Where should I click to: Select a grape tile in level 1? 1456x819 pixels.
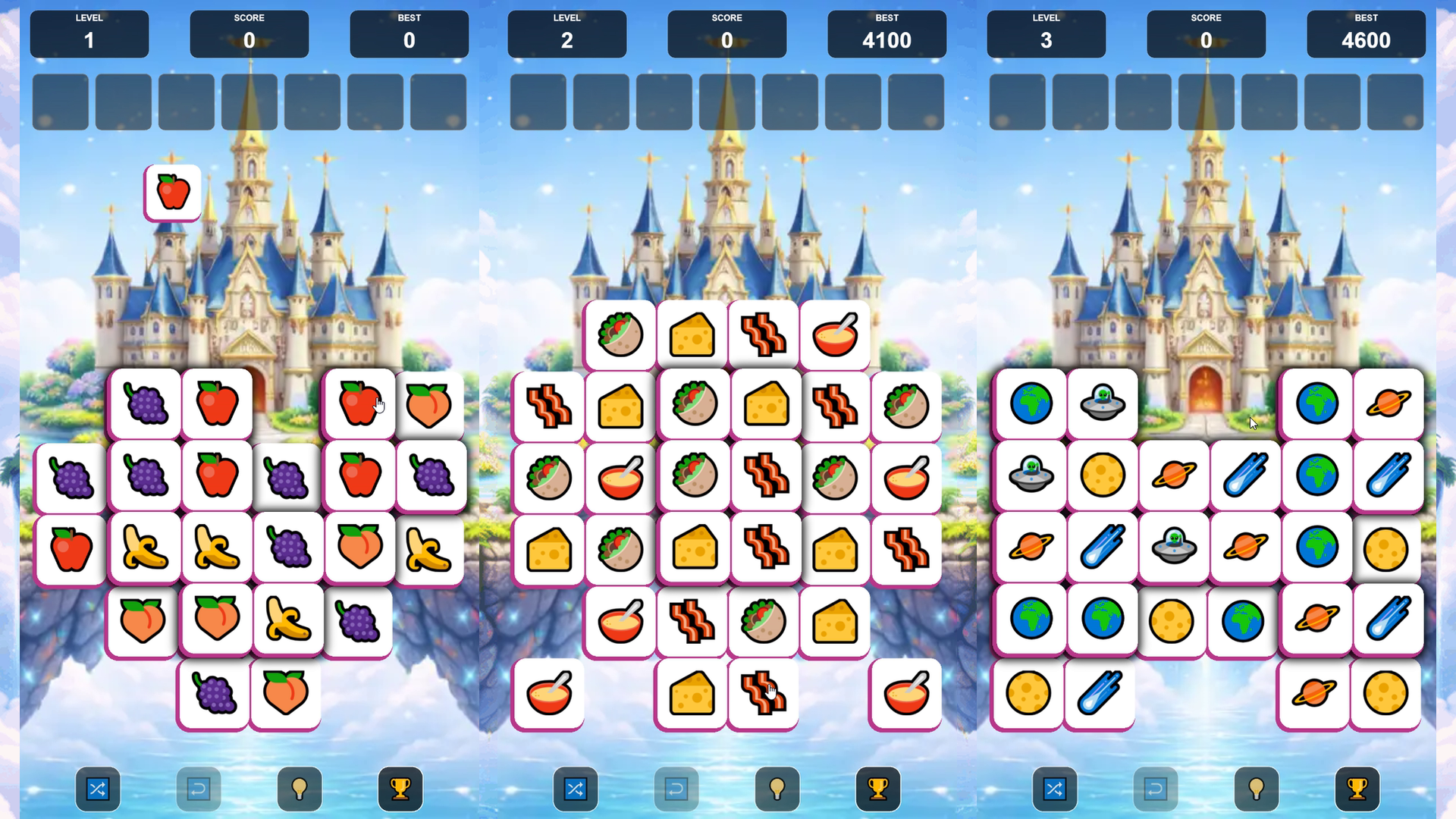pos(144,403)
